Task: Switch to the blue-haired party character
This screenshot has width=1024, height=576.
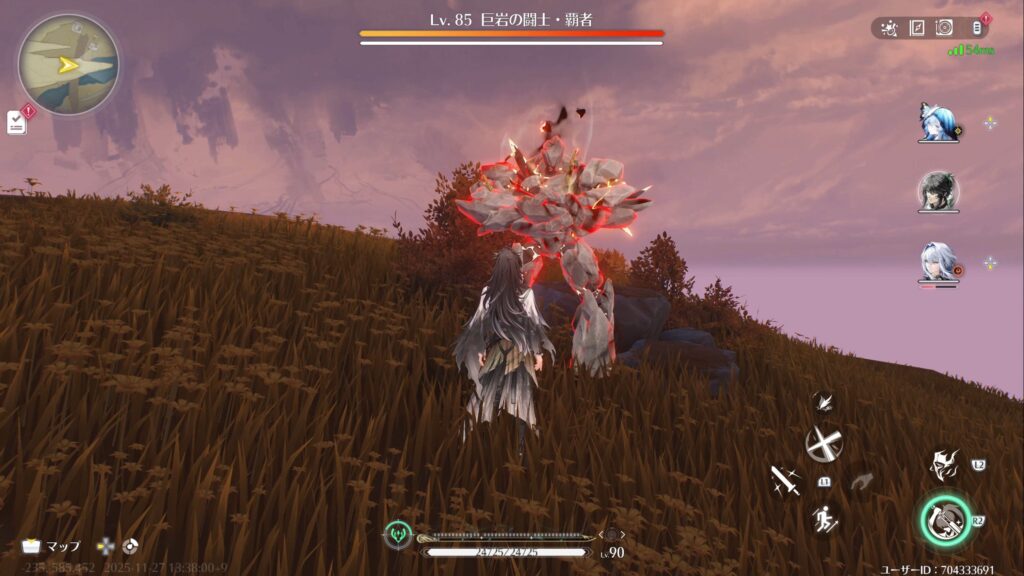Action: [938, 122]
